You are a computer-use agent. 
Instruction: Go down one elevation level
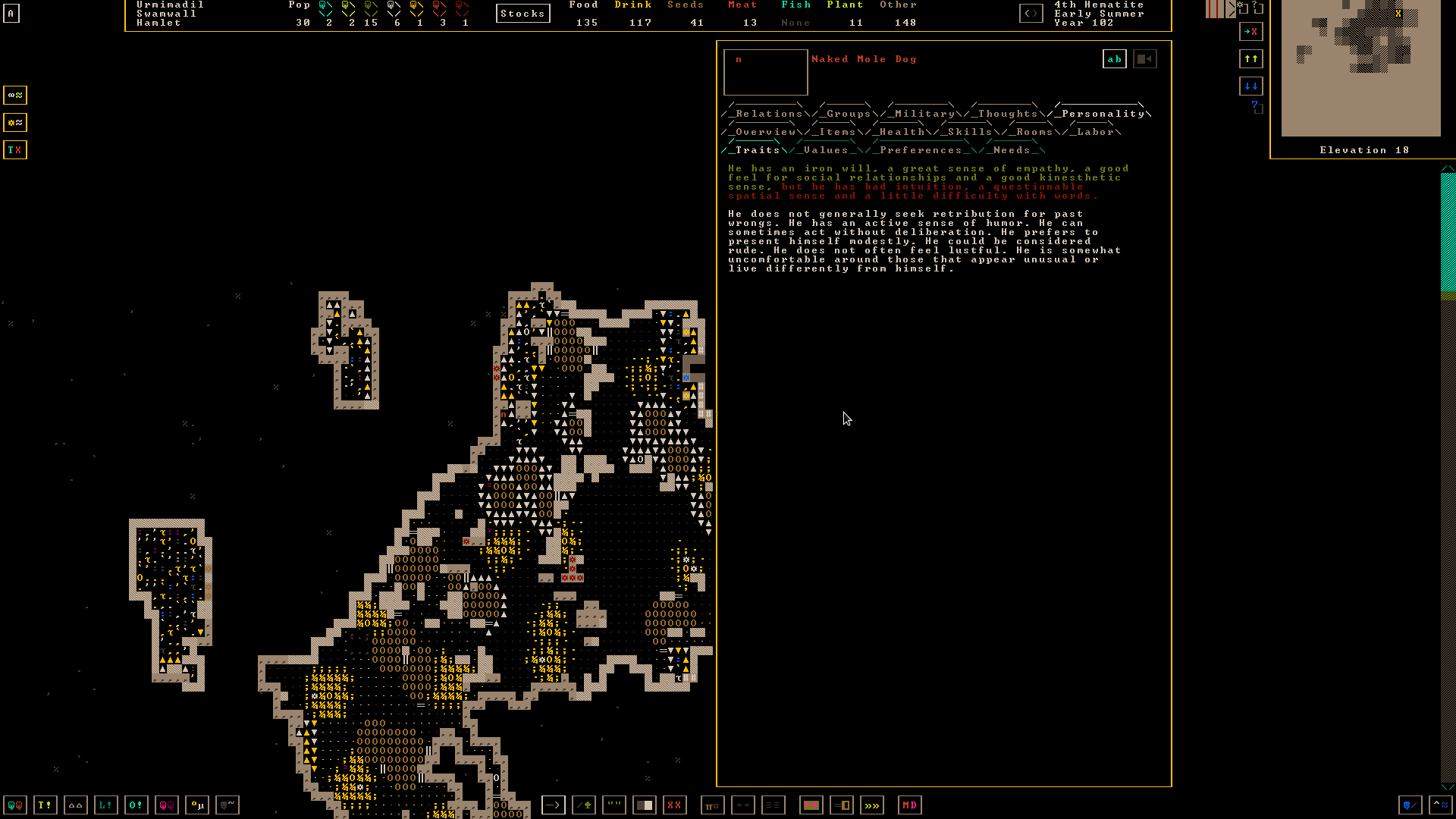1250,86
